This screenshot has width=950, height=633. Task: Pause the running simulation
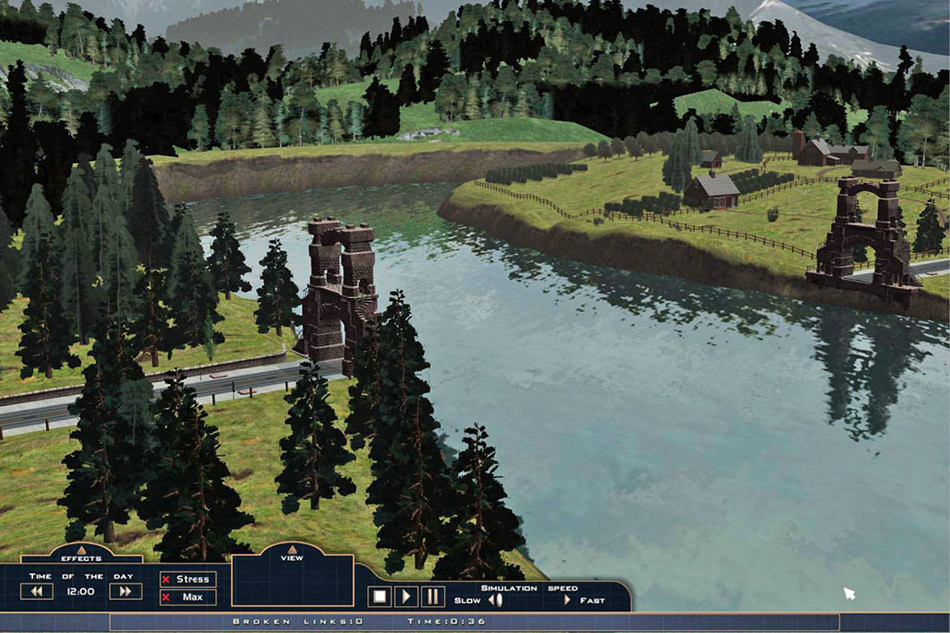432,597
